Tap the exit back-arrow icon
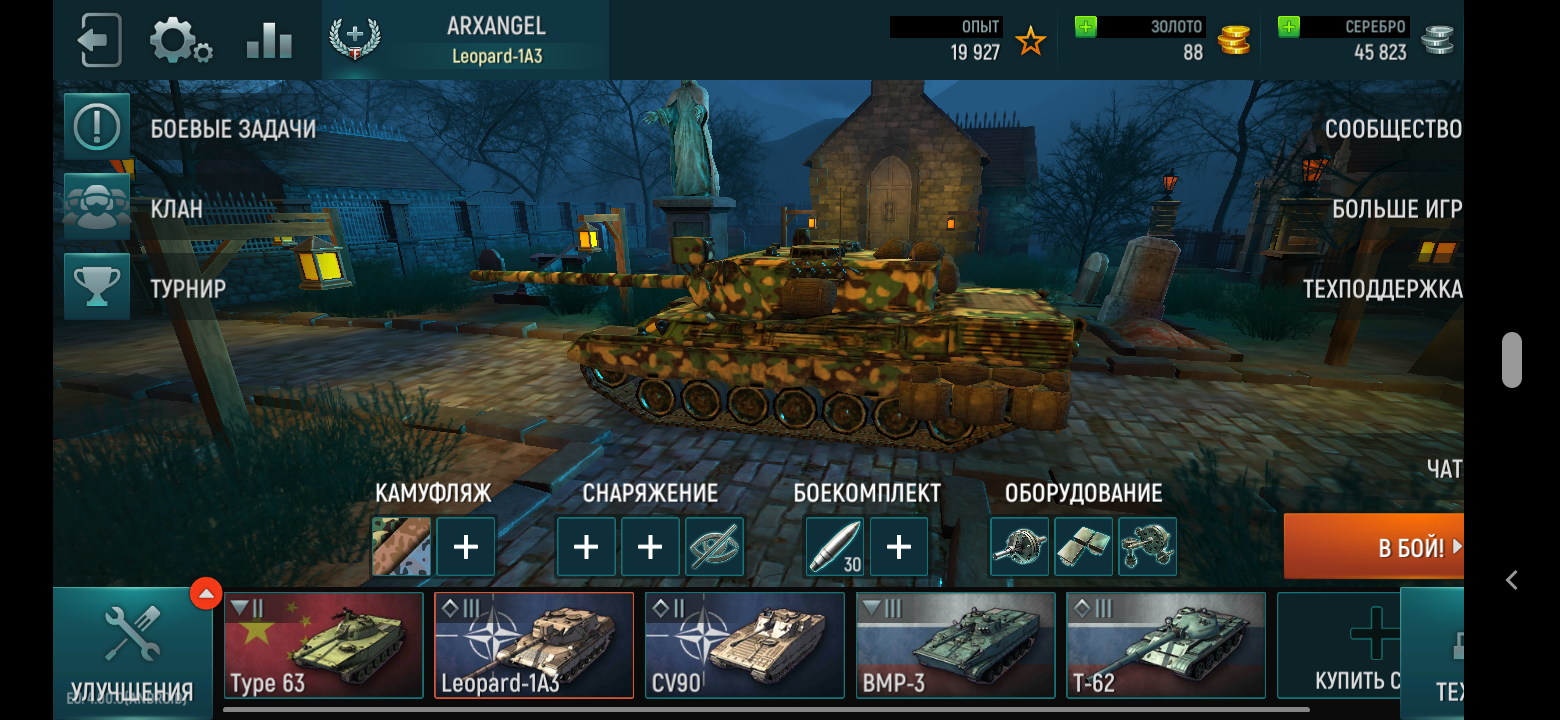 coord(99,41)
